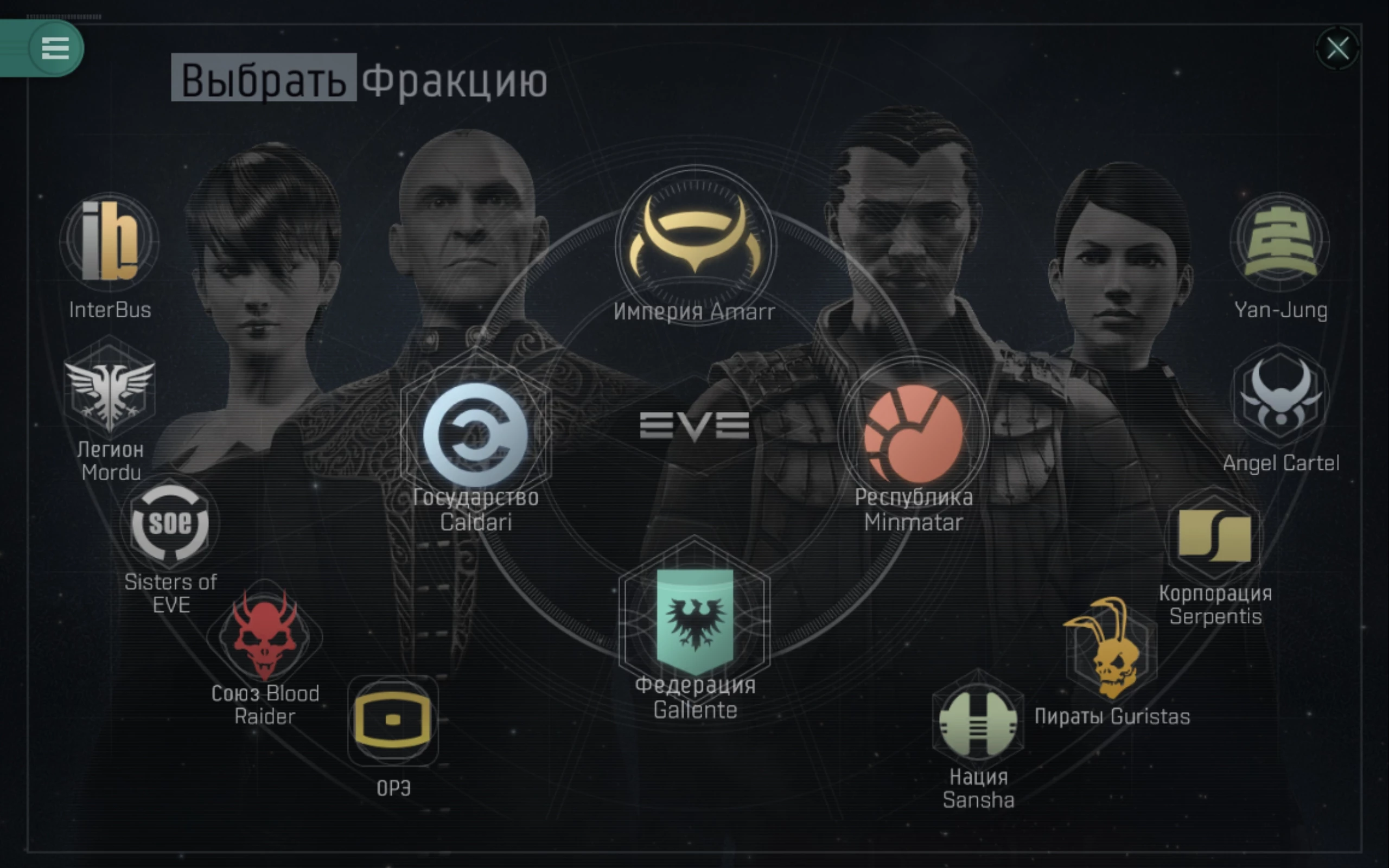Click the central EVE logo

click(696, 426)
